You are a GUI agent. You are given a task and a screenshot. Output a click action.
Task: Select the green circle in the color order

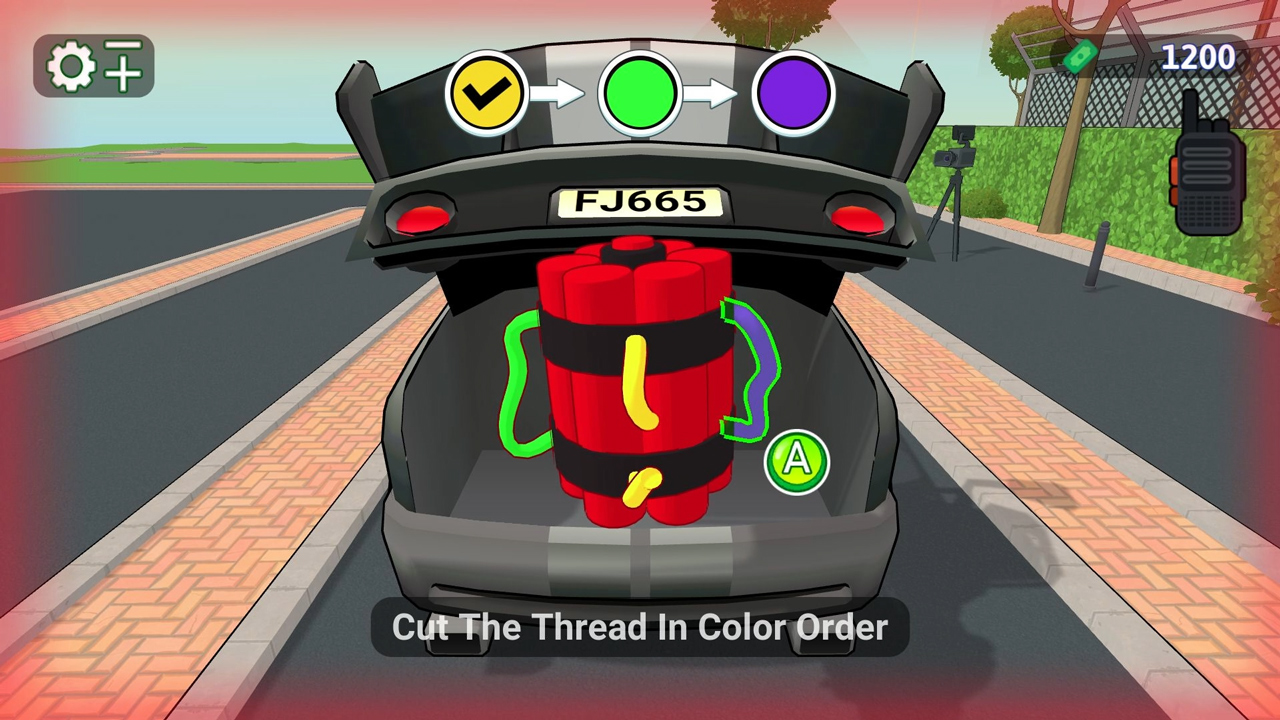[x=640, y=92]
